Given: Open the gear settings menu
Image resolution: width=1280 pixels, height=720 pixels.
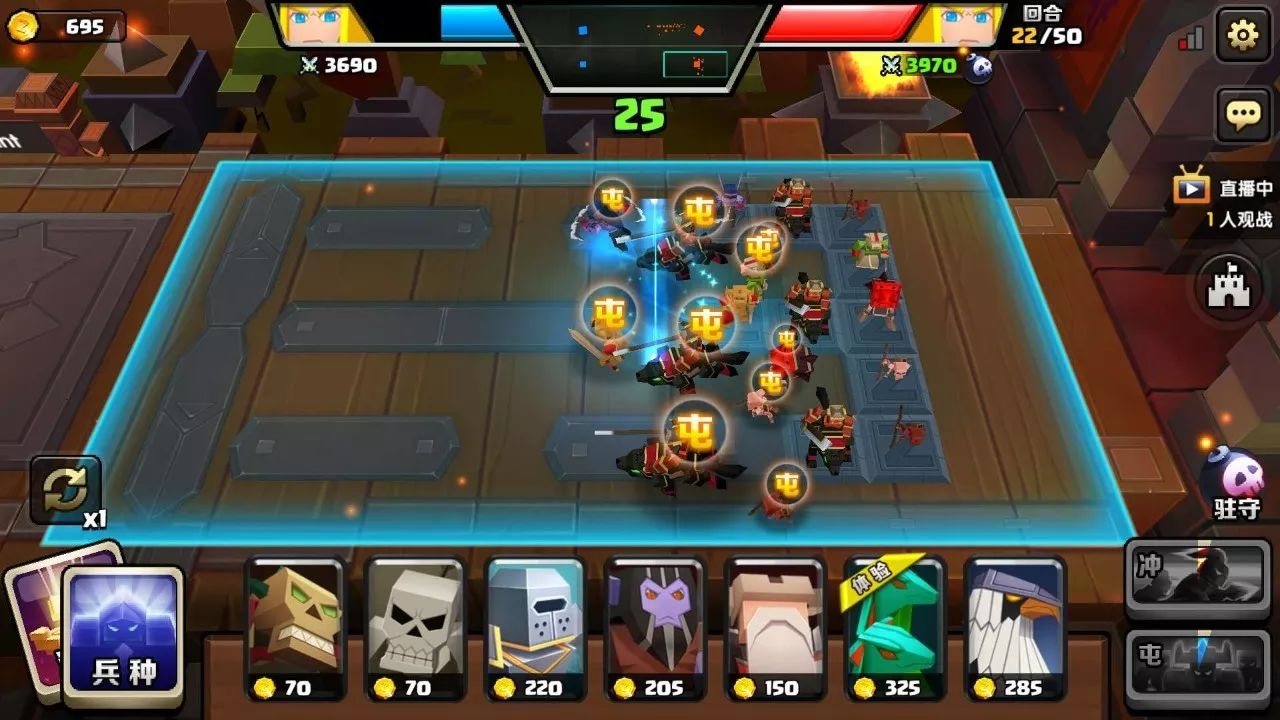Looking at the screenshot, I should tap(1242, 36).
